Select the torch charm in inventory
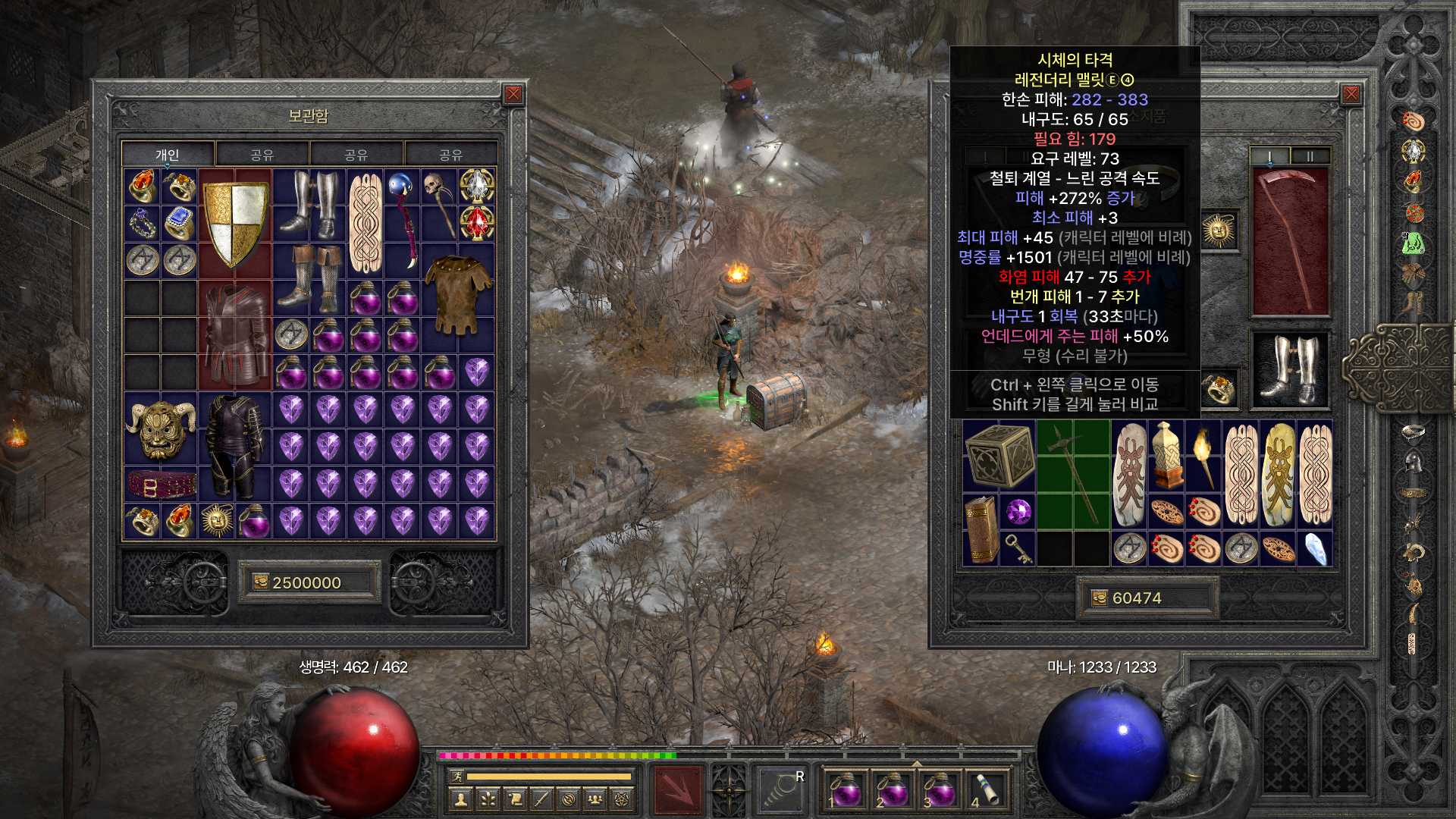Screen dimensions: 1456x819 point(1203,455)
